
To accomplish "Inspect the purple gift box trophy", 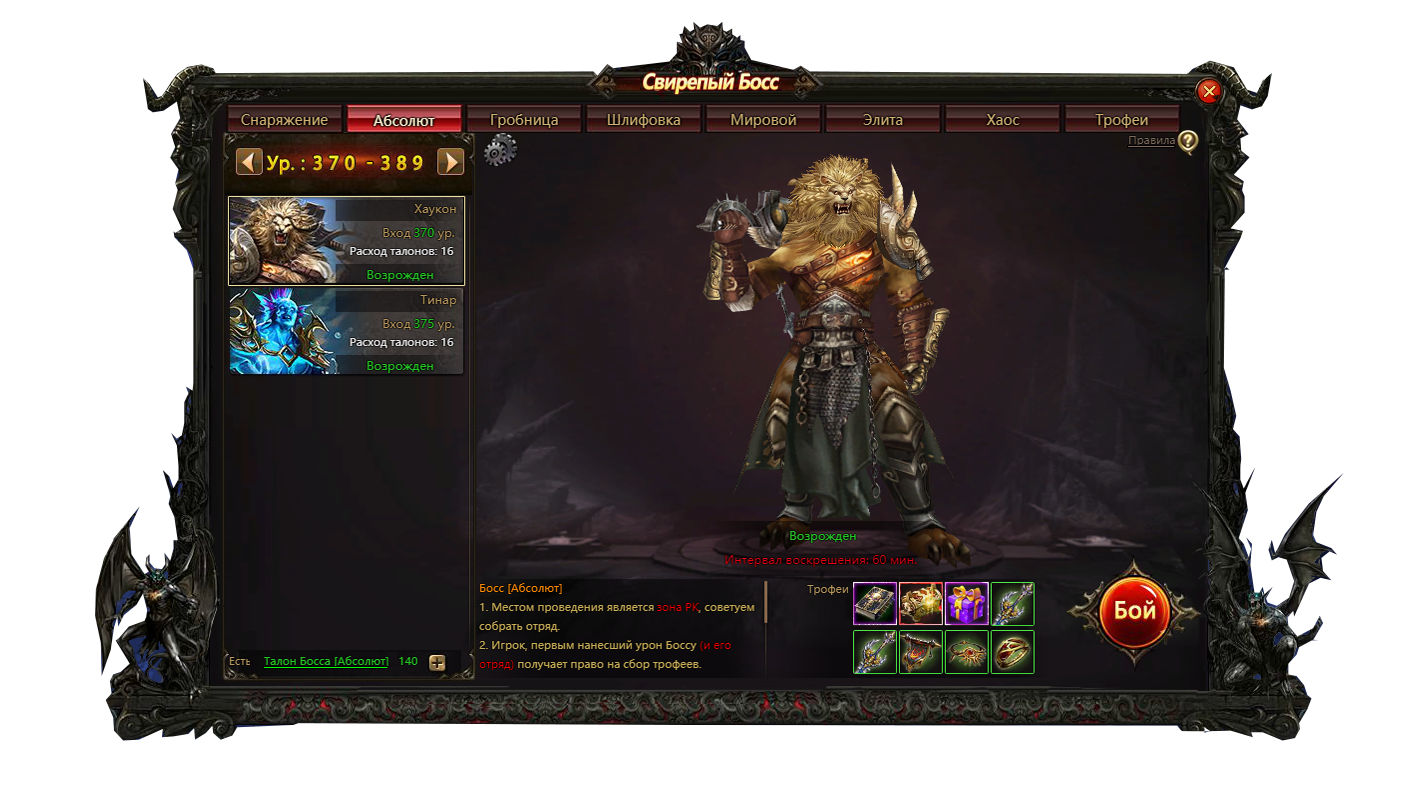I will tap(967, 604).
